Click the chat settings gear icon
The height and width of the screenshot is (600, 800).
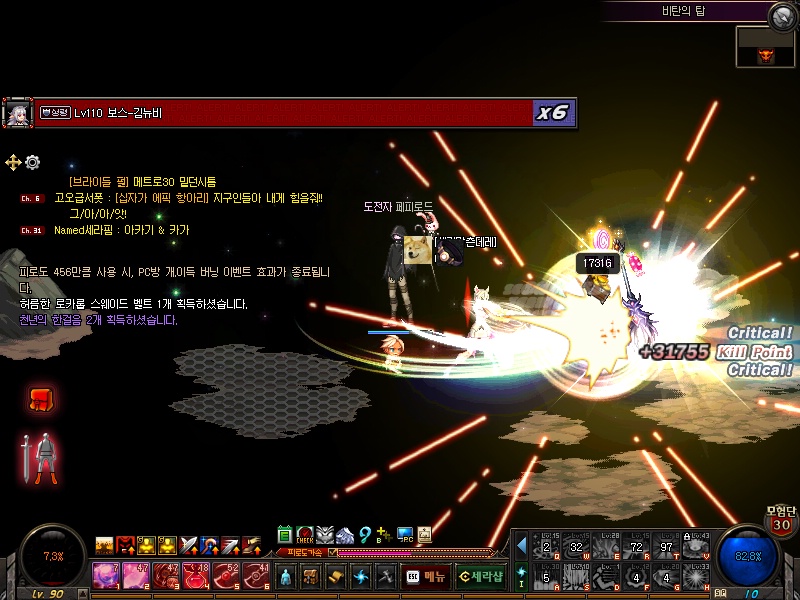32,162
